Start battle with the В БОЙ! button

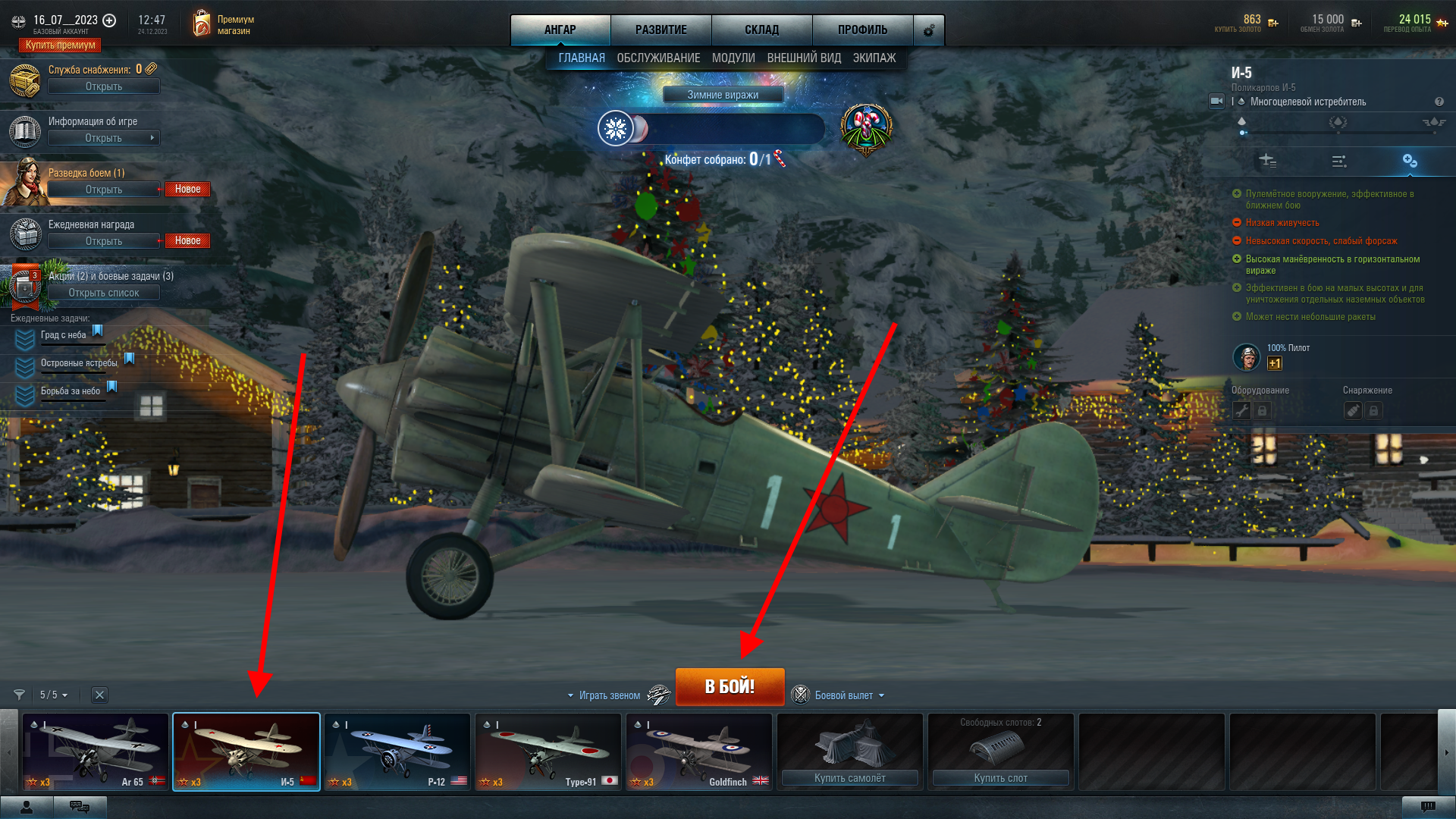(730, 686)
